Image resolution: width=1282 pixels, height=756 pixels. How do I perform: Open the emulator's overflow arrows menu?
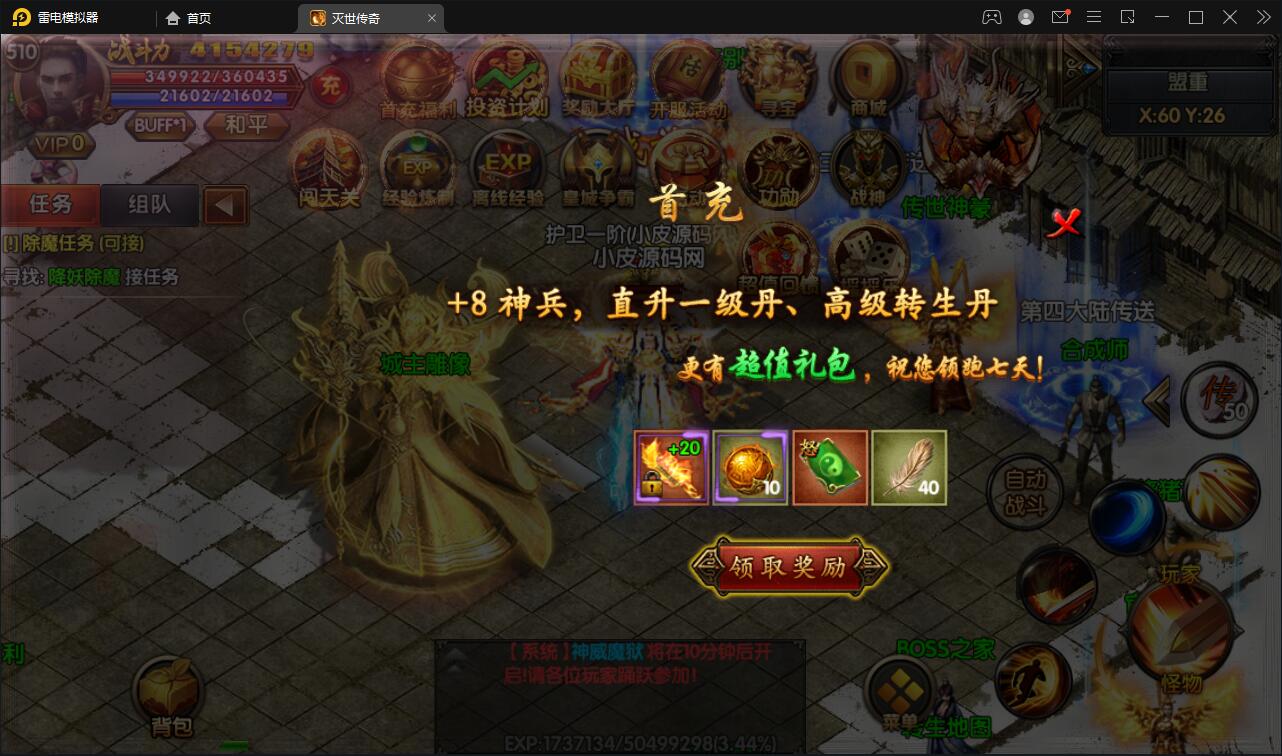(1262, 17)
